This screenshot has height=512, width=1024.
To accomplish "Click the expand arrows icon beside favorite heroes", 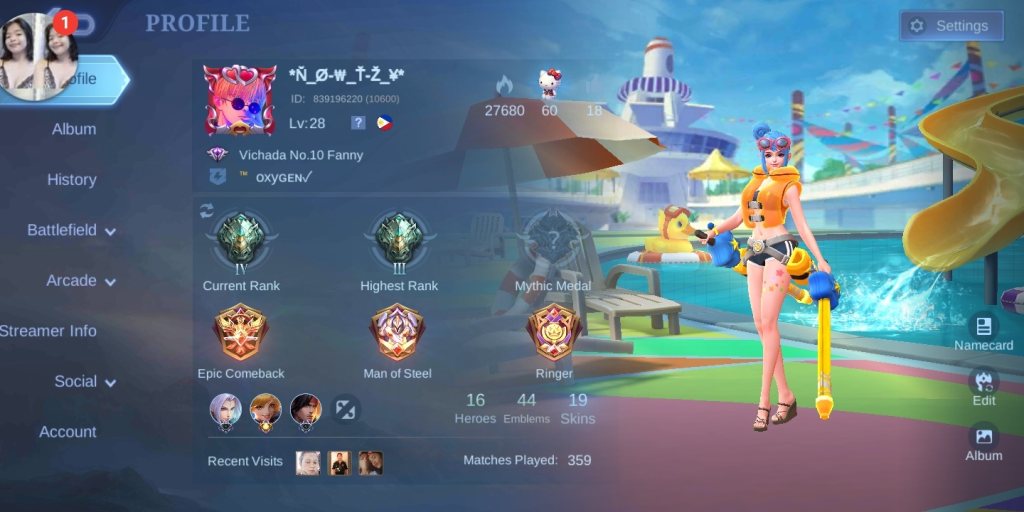I will pos(346,409).
